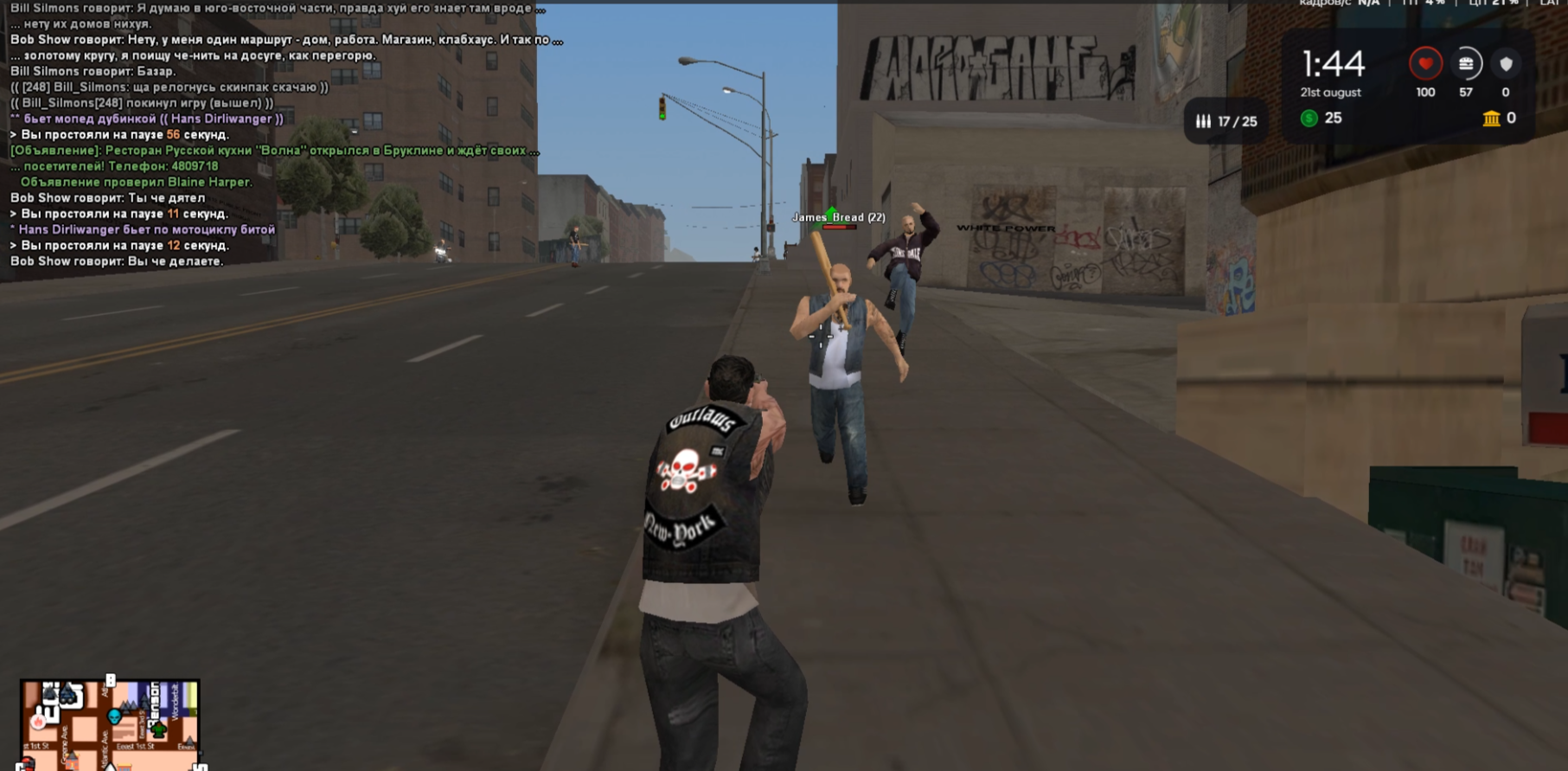Click the church building icon on the minimap

coord(73,760)
